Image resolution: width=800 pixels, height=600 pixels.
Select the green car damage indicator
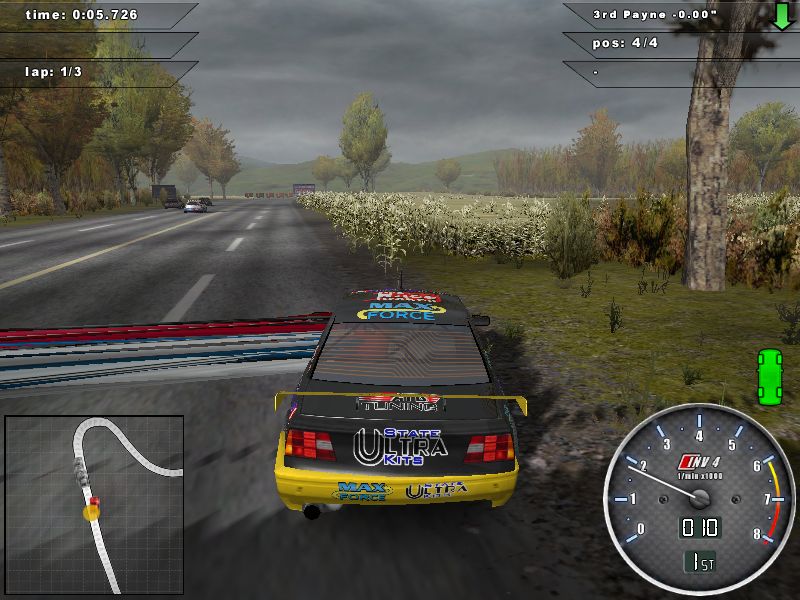tap(770, 377)
